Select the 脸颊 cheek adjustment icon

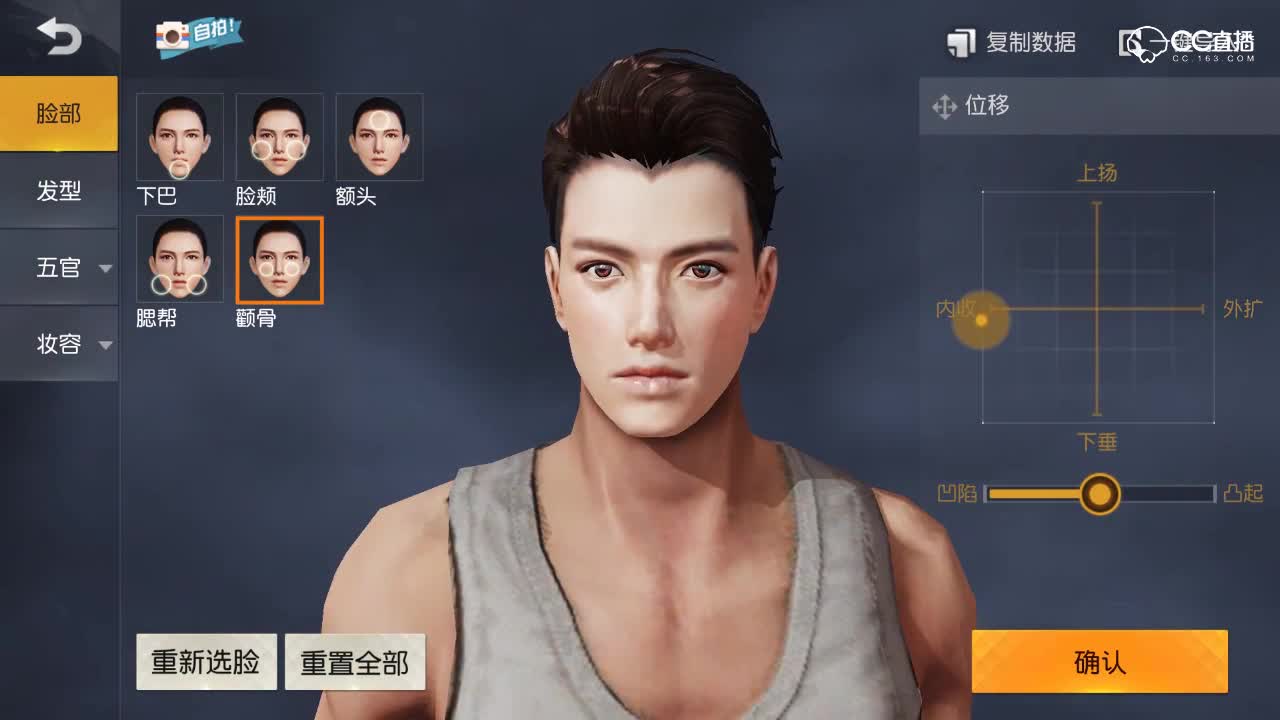pyautogui.click(x=279, y=136)
